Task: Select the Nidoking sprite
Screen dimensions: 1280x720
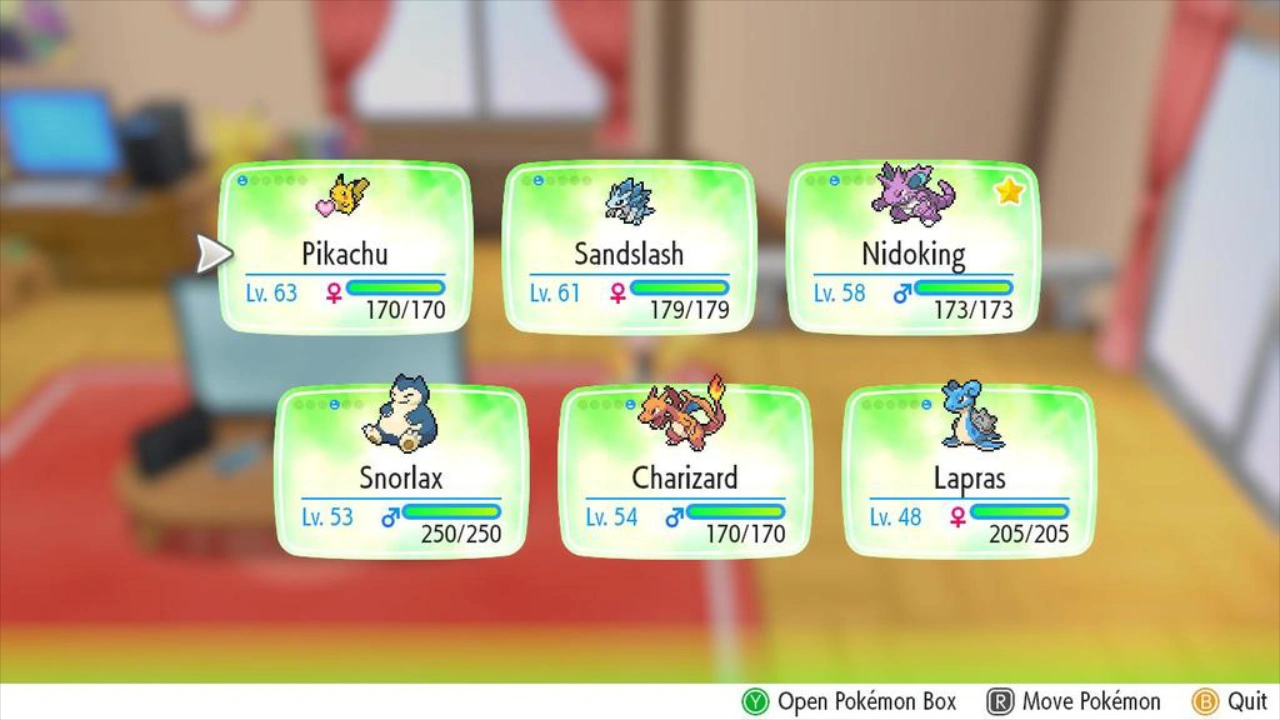Action: click(x=912, y=193)
